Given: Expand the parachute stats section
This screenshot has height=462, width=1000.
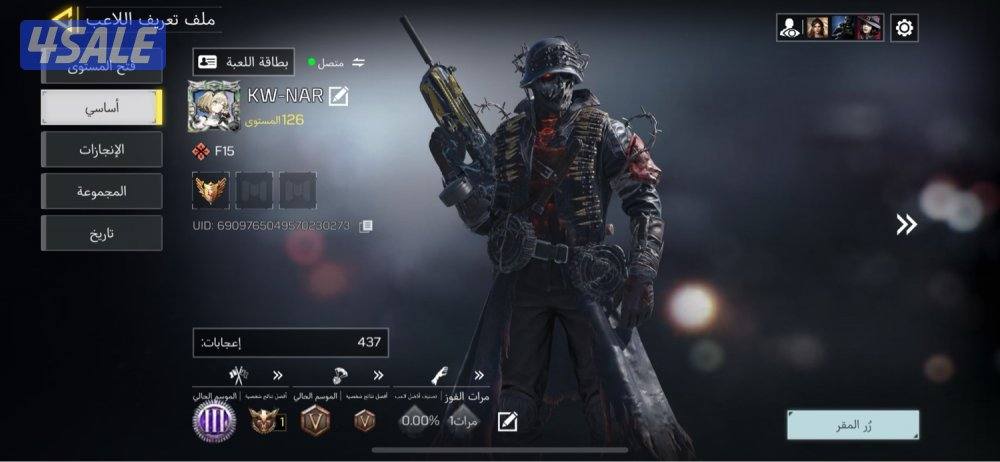Looking at the screenshot, I should tap(378, 376).
